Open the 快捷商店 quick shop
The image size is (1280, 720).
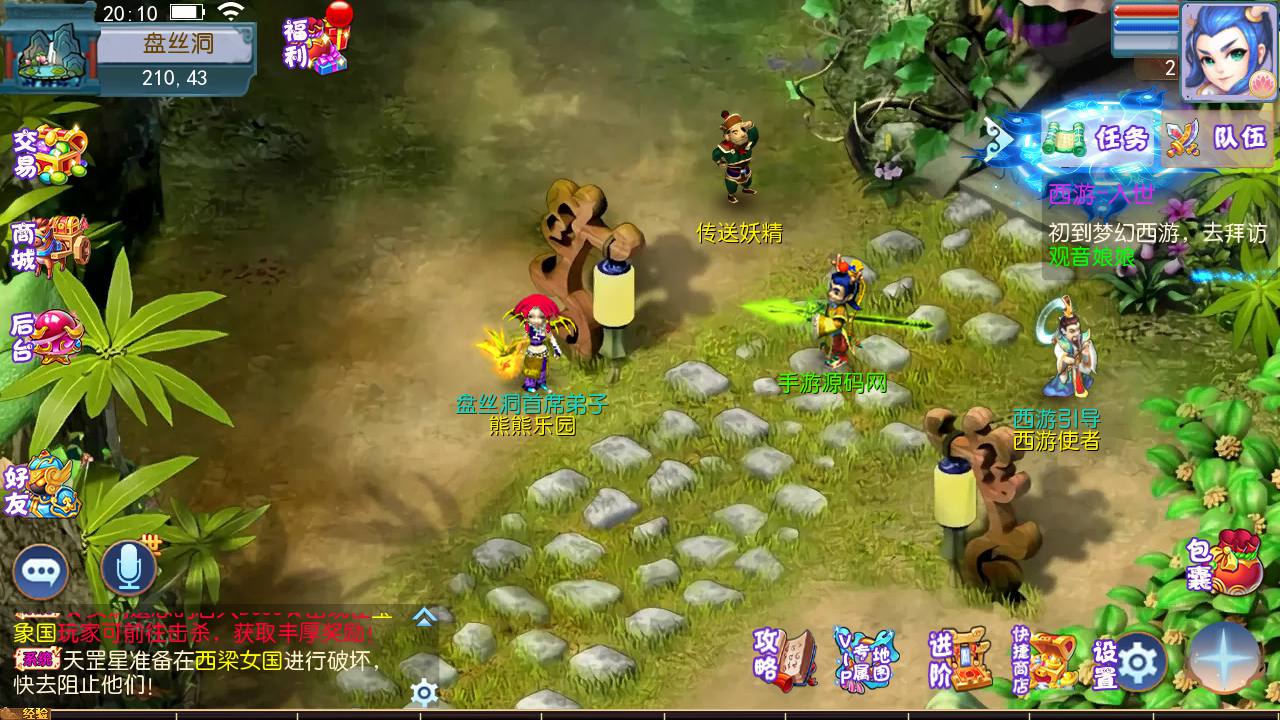1042,660
